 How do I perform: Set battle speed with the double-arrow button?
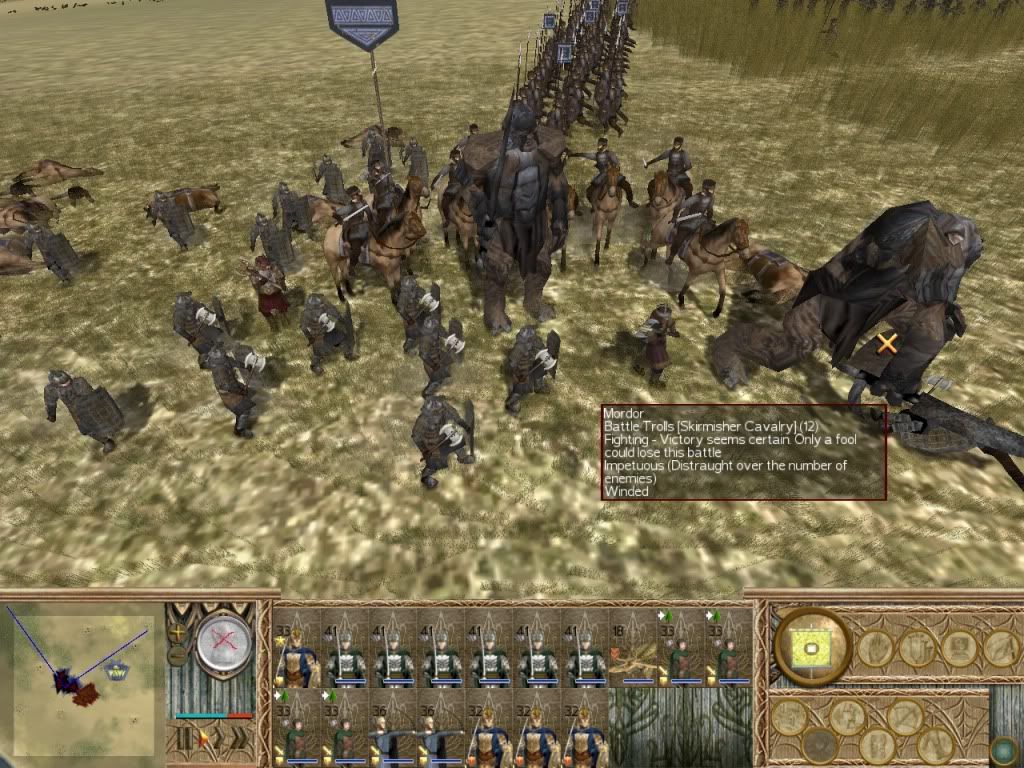tap(239, 740)
